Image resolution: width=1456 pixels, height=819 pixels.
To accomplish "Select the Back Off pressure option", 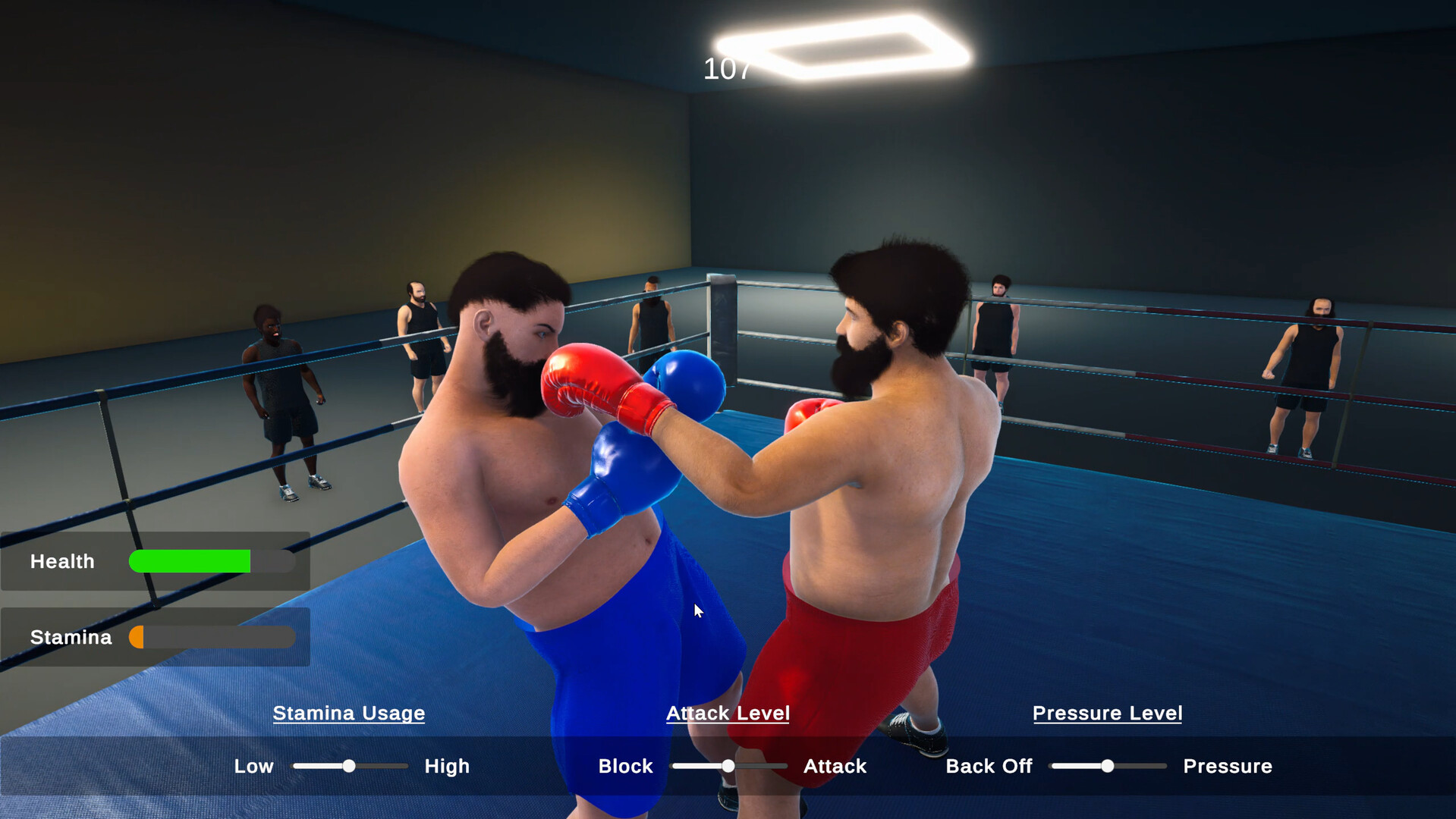I will pos(988,767).
